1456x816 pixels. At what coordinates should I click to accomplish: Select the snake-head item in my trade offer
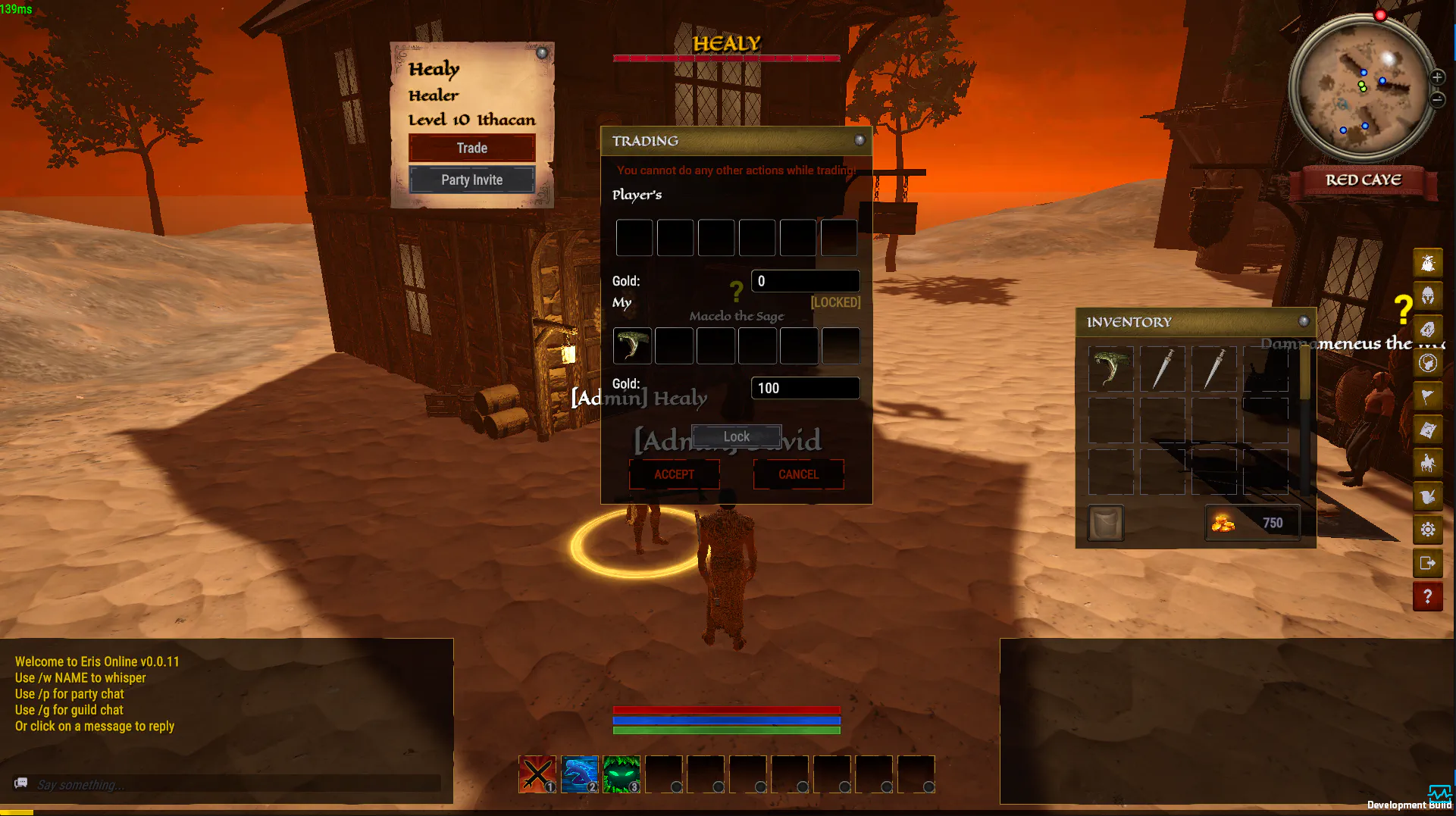tap(632, 345)
